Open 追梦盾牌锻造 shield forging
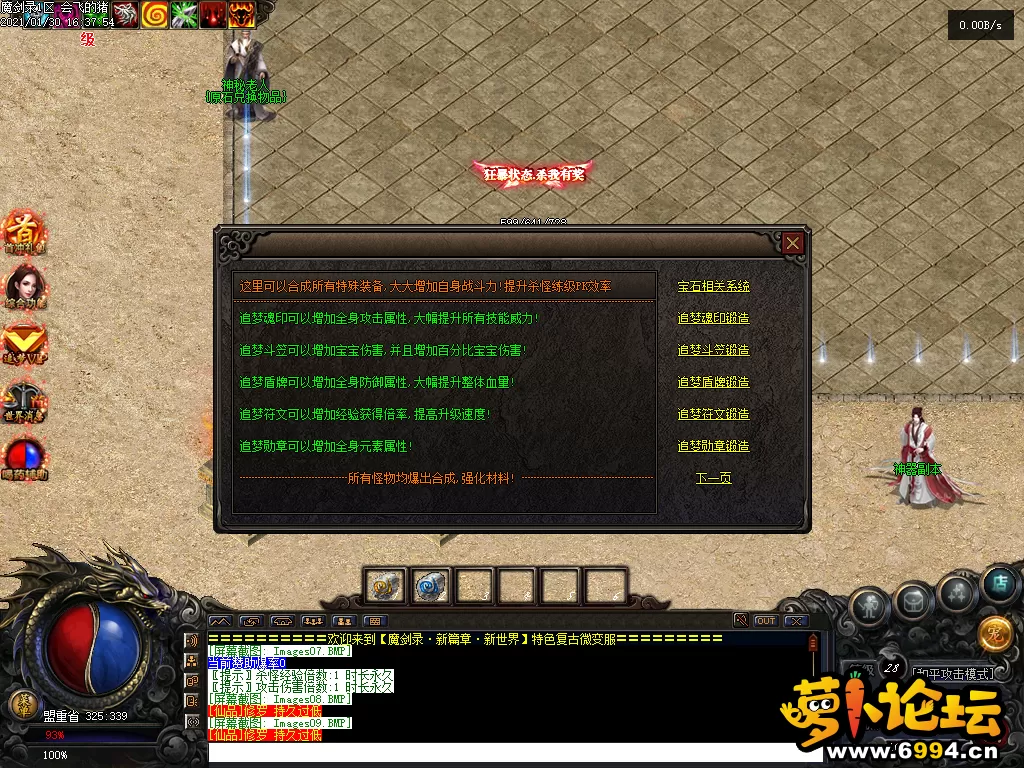 tap(713, 382)
